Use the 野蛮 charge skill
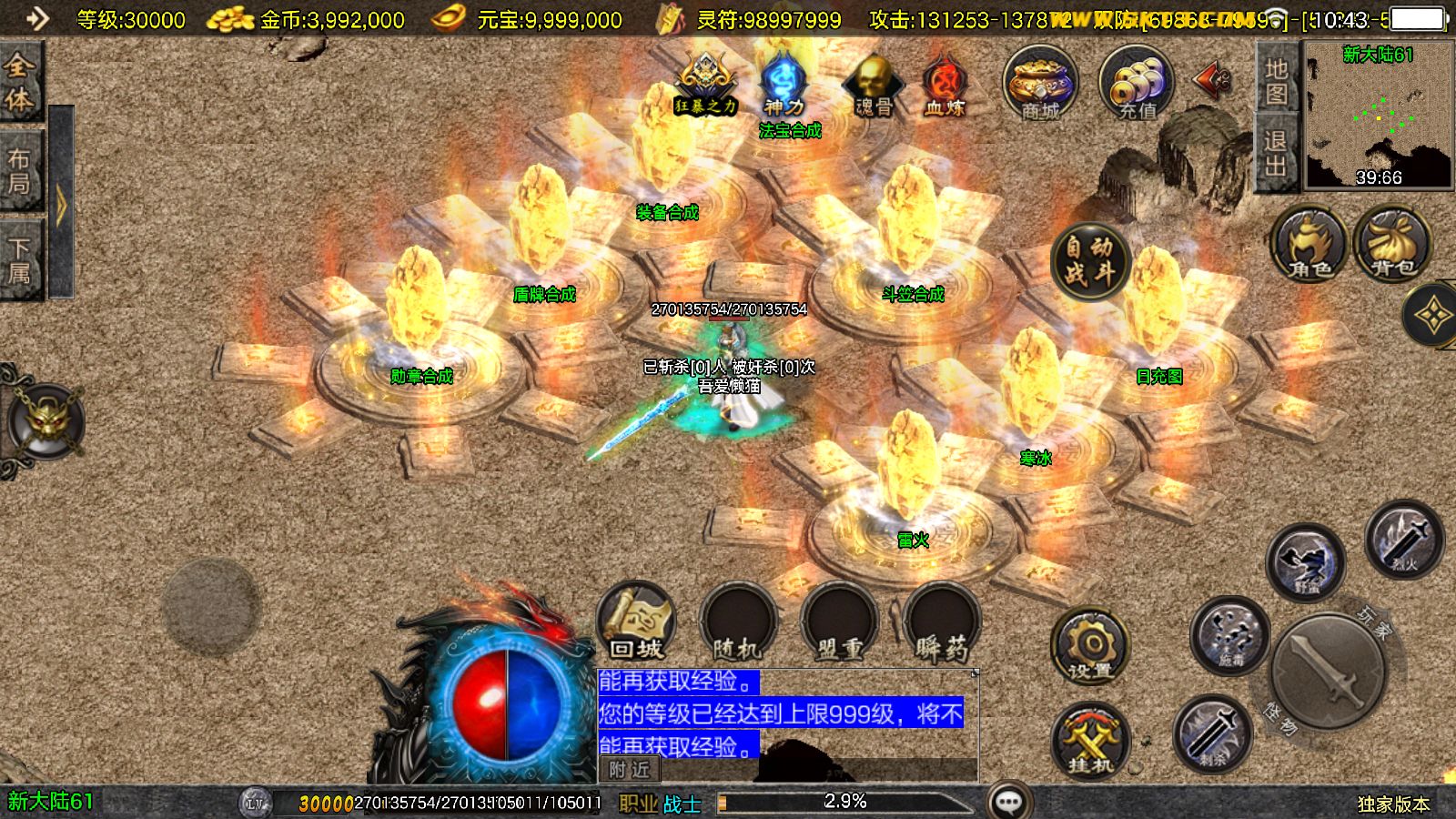The width and height of the screenshot is (1456, 819). tap(1306, 561)
